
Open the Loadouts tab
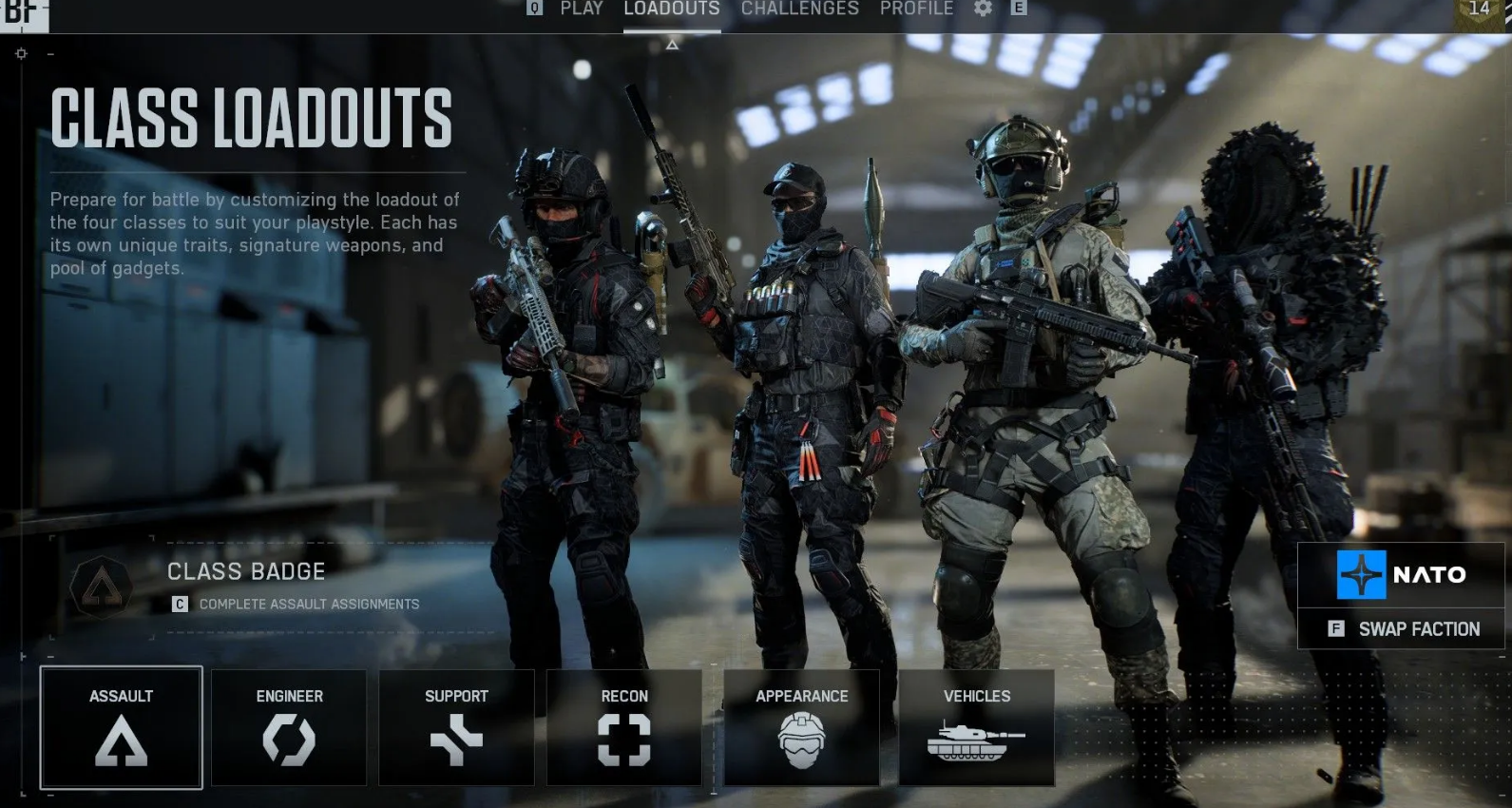tap(671, 9)
